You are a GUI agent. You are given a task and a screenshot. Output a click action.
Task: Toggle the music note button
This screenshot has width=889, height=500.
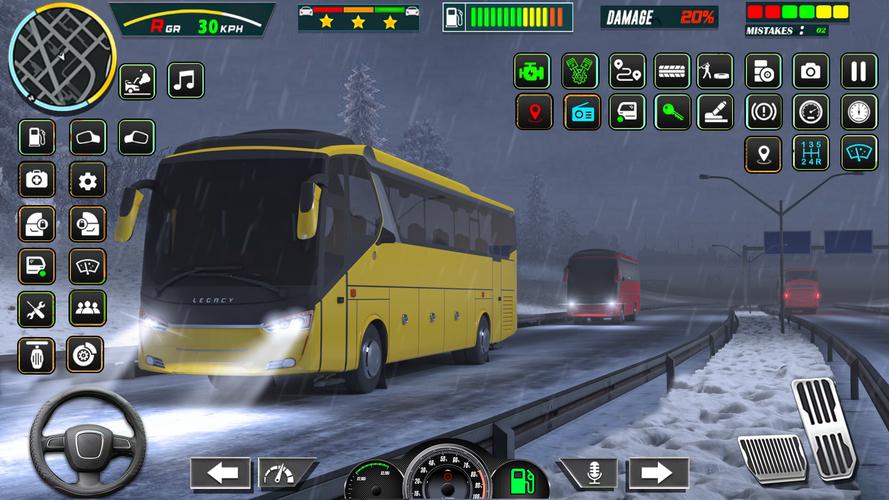185,80
